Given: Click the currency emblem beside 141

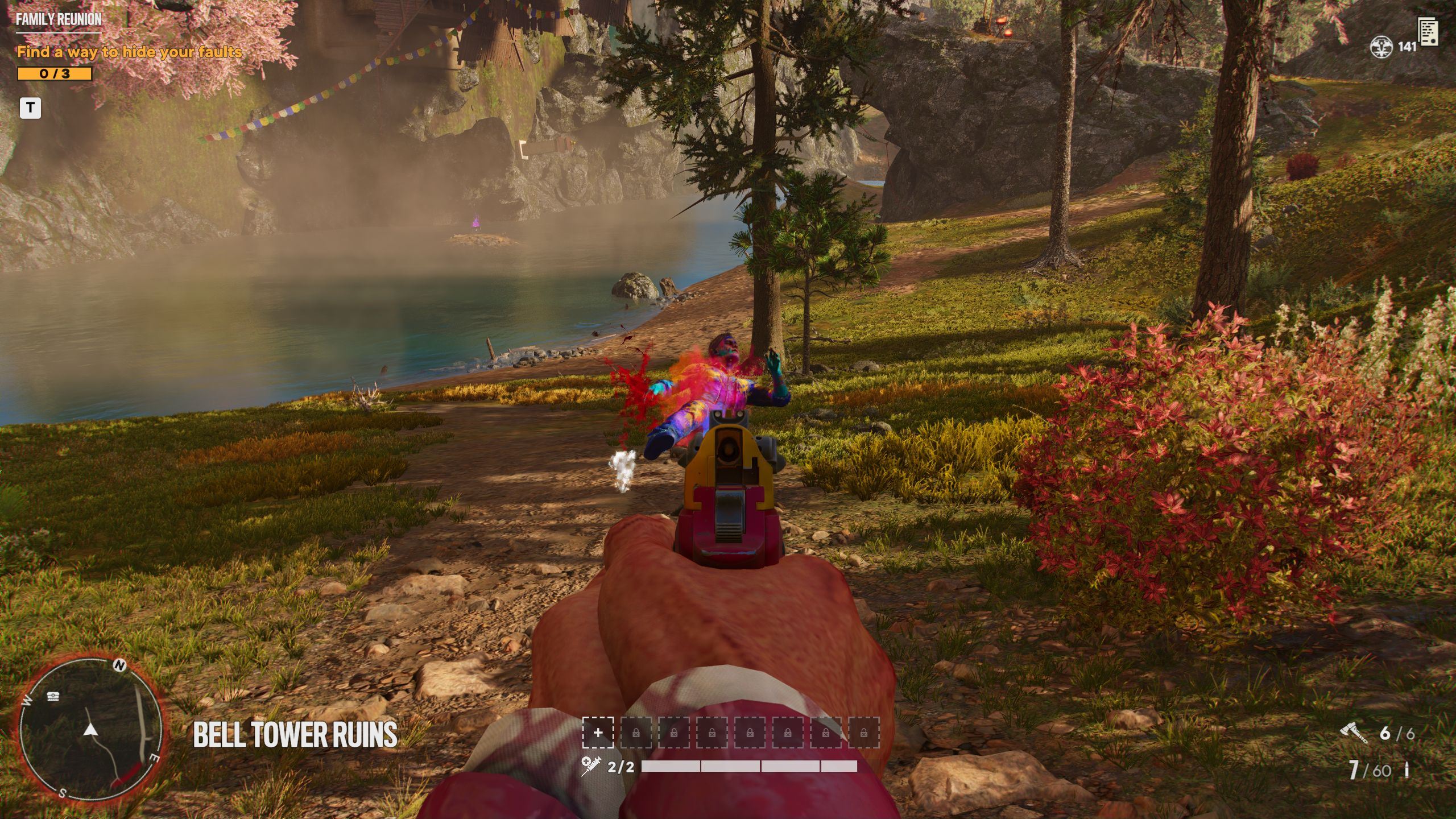Looking at the screenshot, I should coord(1381,47).
